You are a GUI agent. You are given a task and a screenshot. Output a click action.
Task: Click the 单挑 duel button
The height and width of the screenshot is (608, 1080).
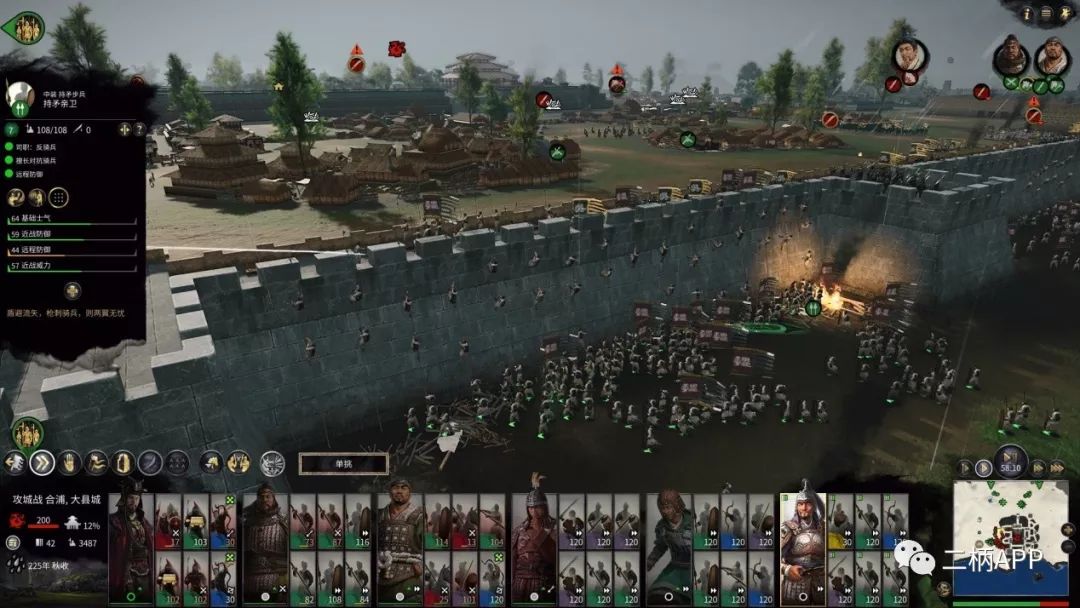pos(343,464)
